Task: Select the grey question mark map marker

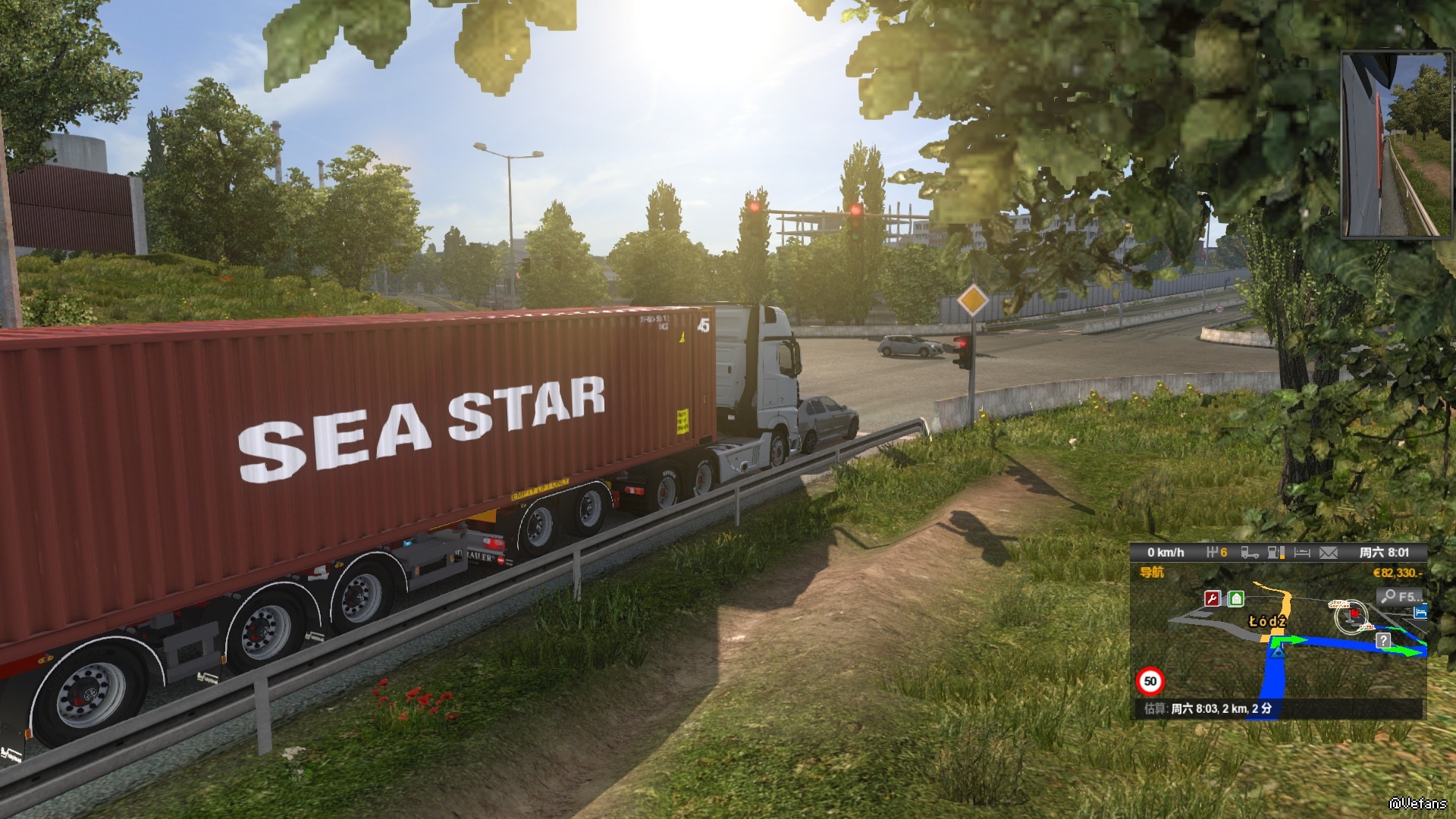Action: click(1384, 641)
